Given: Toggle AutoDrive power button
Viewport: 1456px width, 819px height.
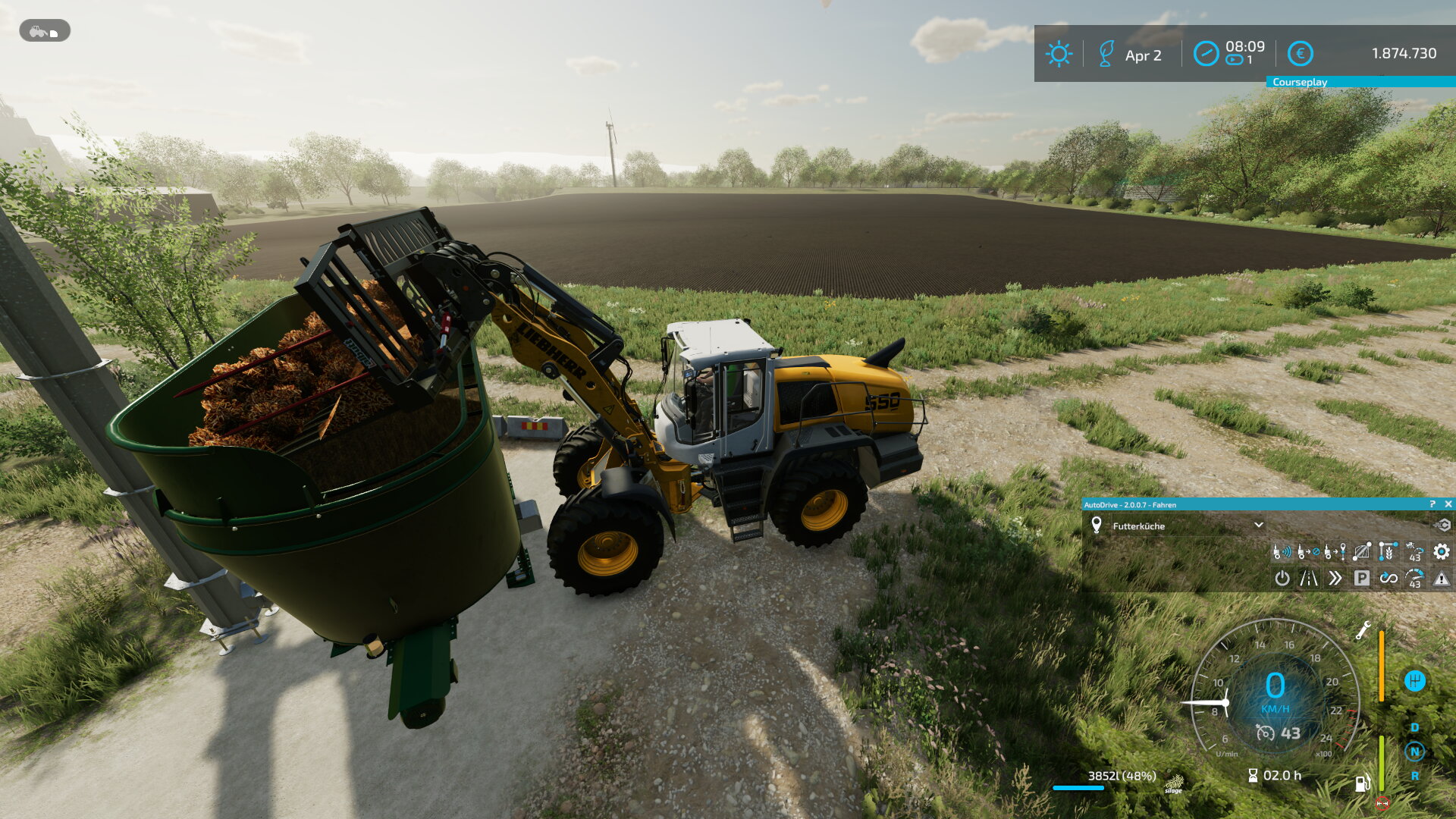Looking at the screenshot, I should coord(1282,579).
